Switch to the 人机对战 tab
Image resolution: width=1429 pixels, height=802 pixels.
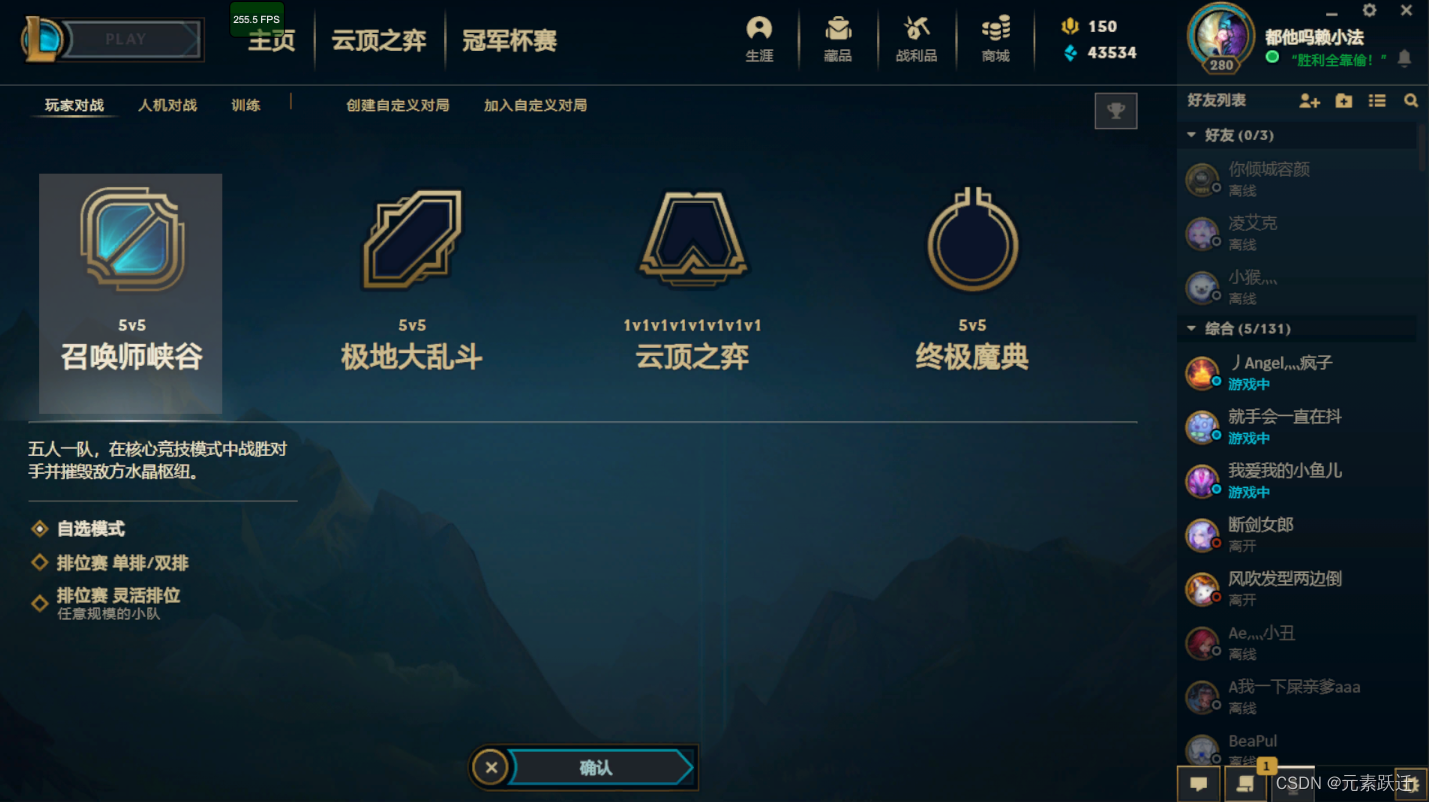[x=166, y=104]
